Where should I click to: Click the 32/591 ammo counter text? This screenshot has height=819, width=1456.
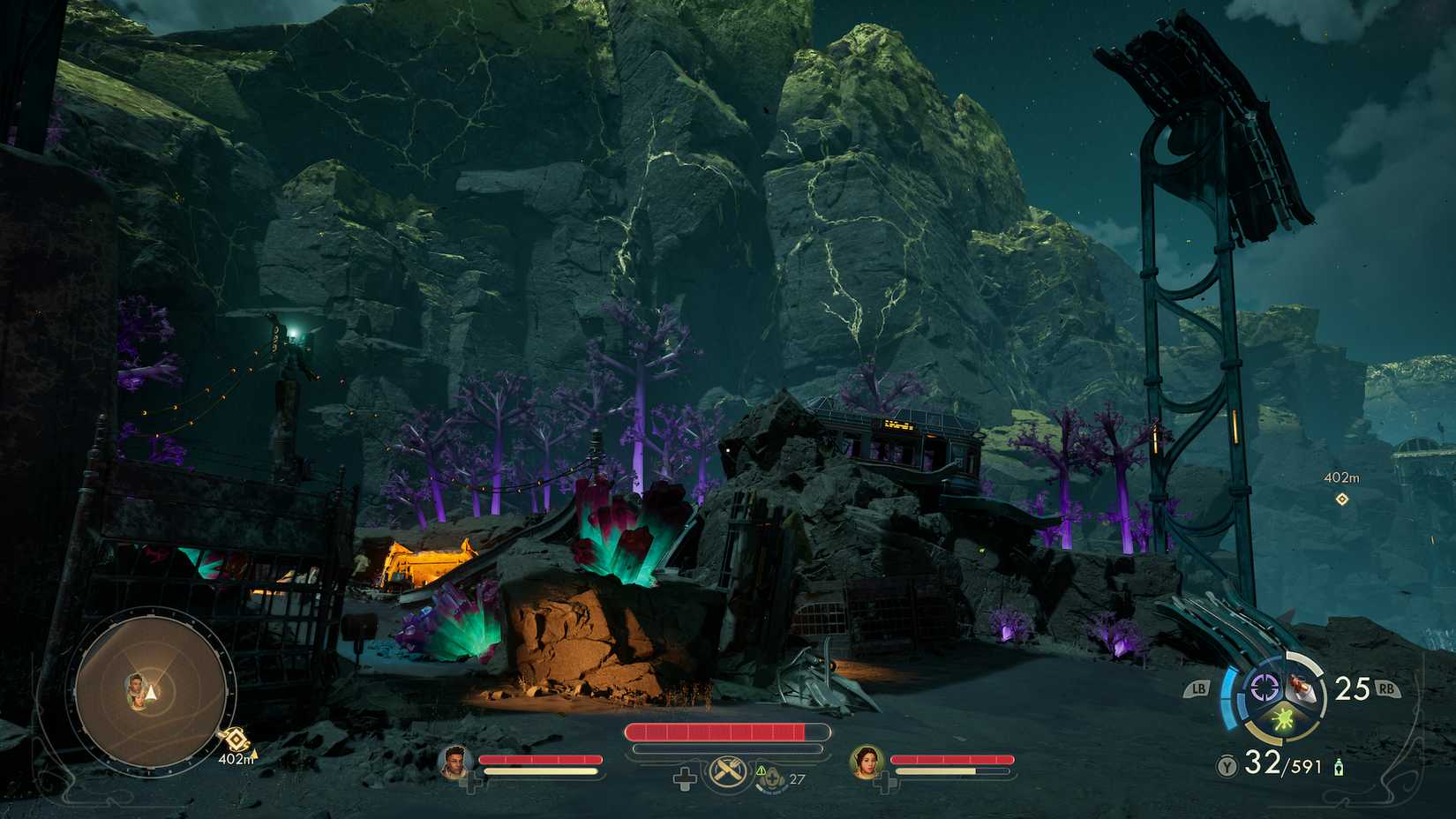click(1280, 763)
